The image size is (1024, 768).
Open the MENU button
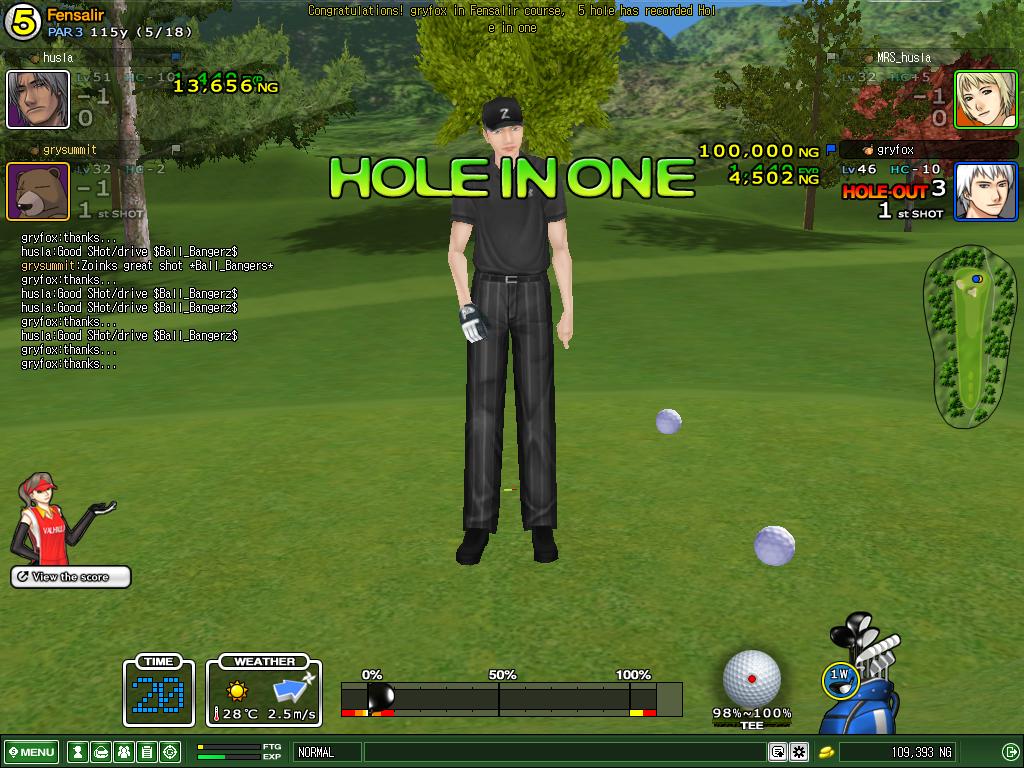click(32, 752)
